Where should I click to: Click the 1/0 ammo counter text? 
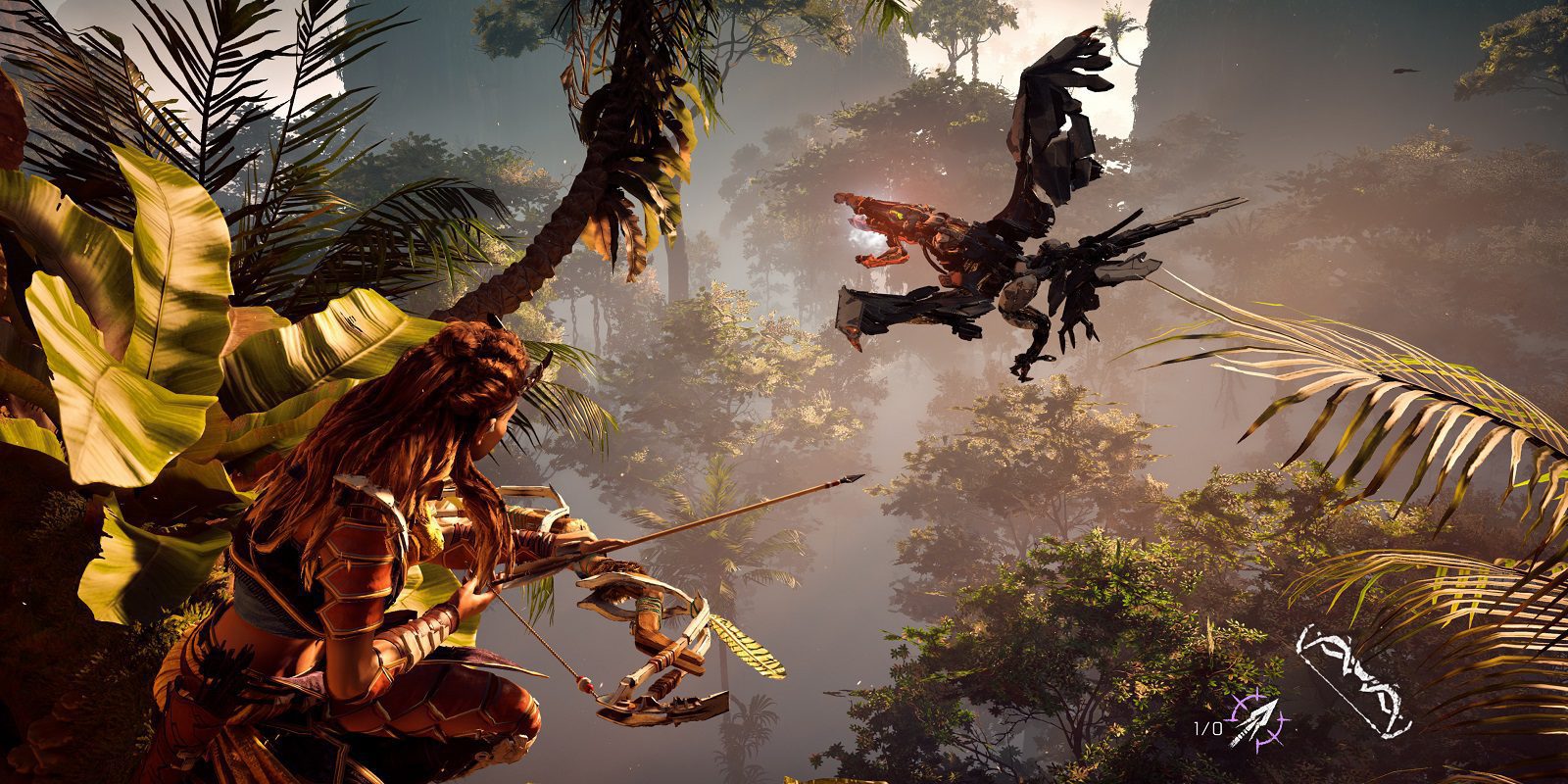point(1208,727)
